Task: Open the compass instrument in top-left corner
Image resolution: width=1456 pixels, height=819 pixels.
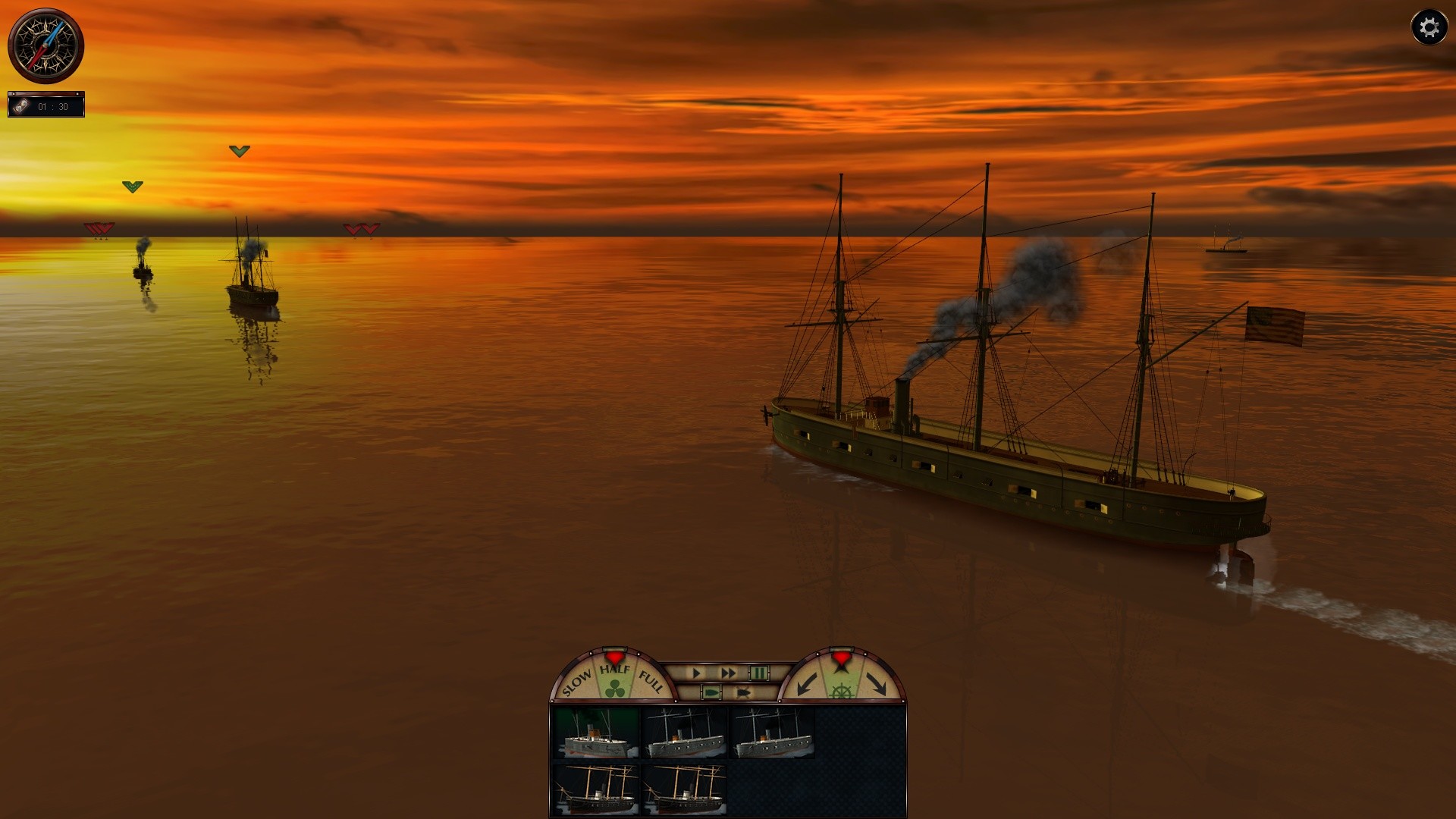Action: tap(47, 45)
